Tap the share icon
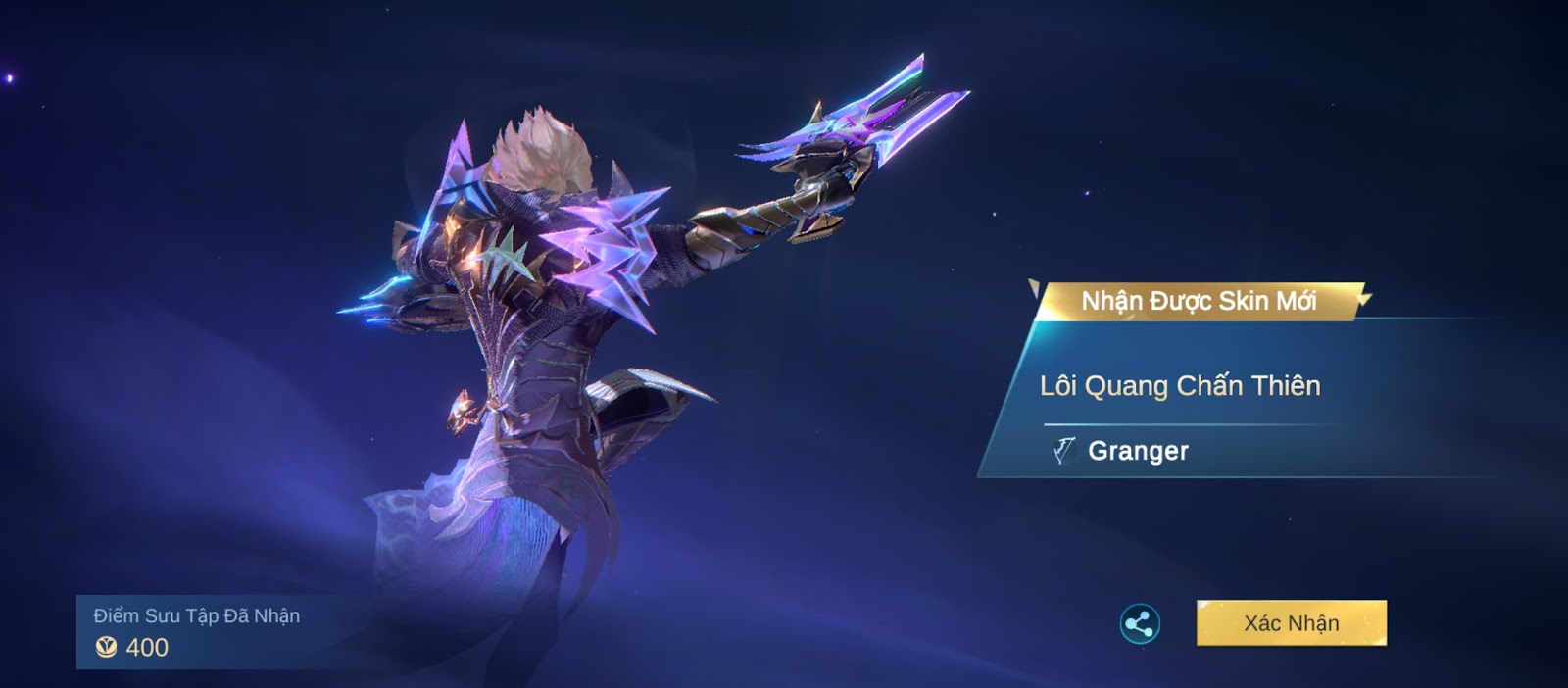Image resolution: width=1568 pixels, height=688 pixels. pos(1140,624)
